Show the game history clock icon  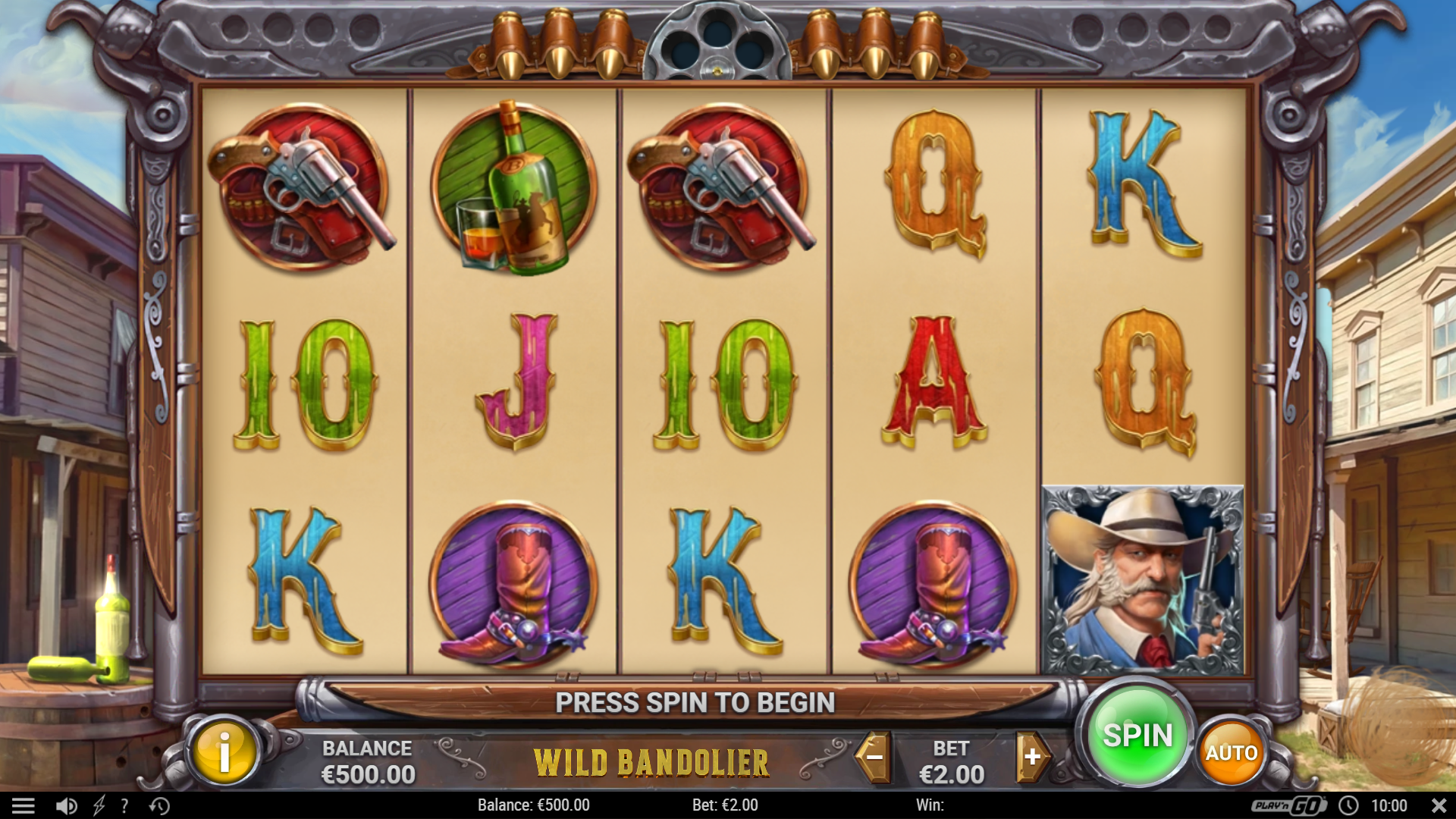pyautogui.click(x=159, y=805)
